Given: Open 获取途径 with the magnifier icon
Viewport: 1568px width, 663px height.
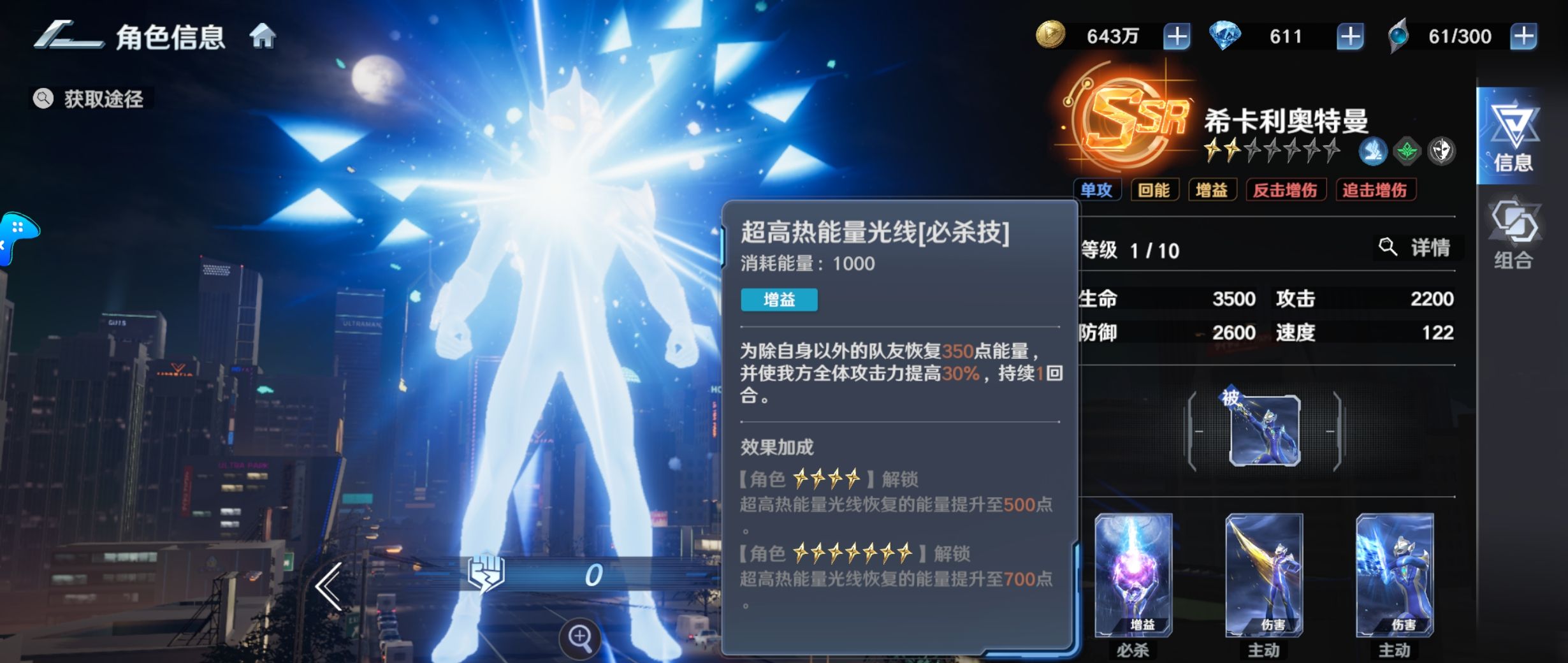Looking at the screenshot, I should (x=91, y=99).
